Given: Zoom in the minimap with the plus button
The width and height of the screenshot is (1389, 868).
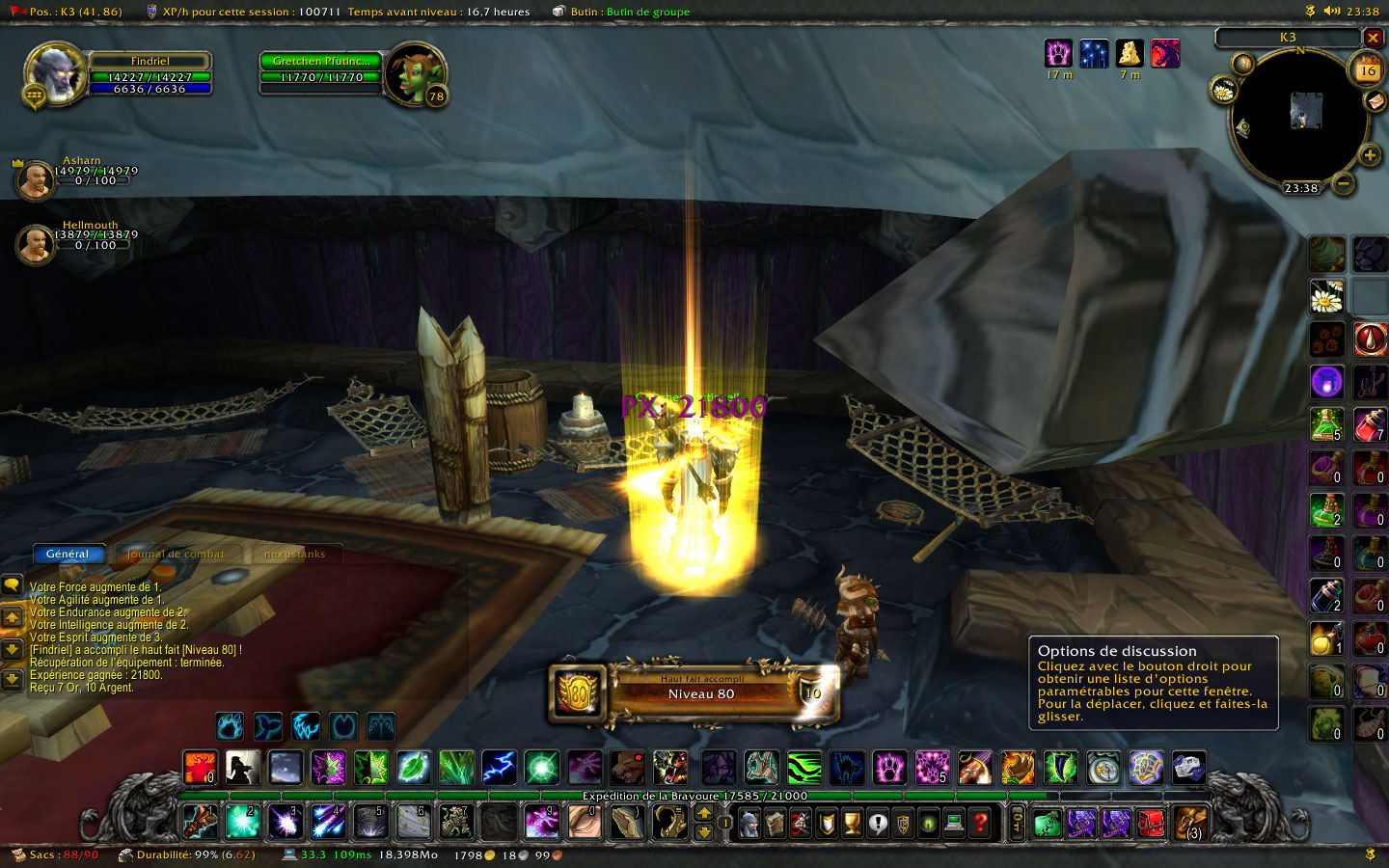Looking at the screenshot, I should 1369,155.
